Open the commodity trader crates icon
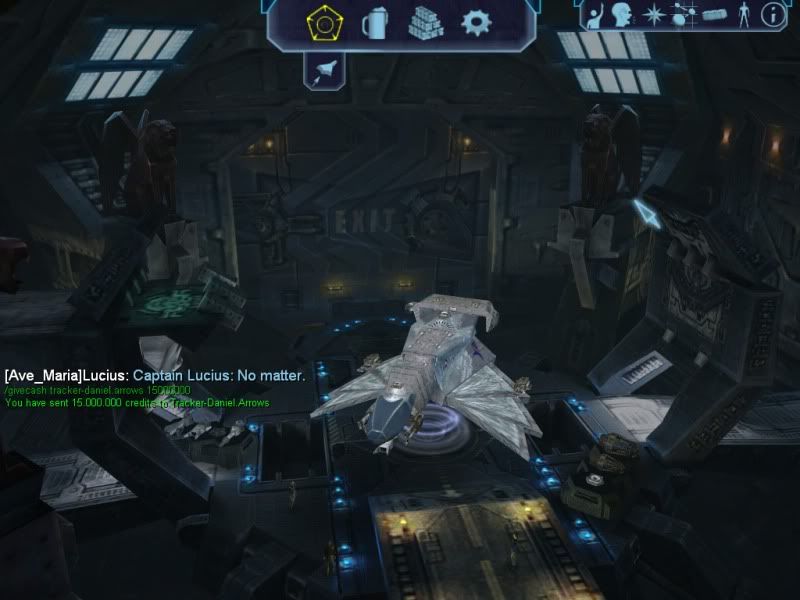Screen dimensions: 800x600 pyautogui.click(x=425, y=21)
